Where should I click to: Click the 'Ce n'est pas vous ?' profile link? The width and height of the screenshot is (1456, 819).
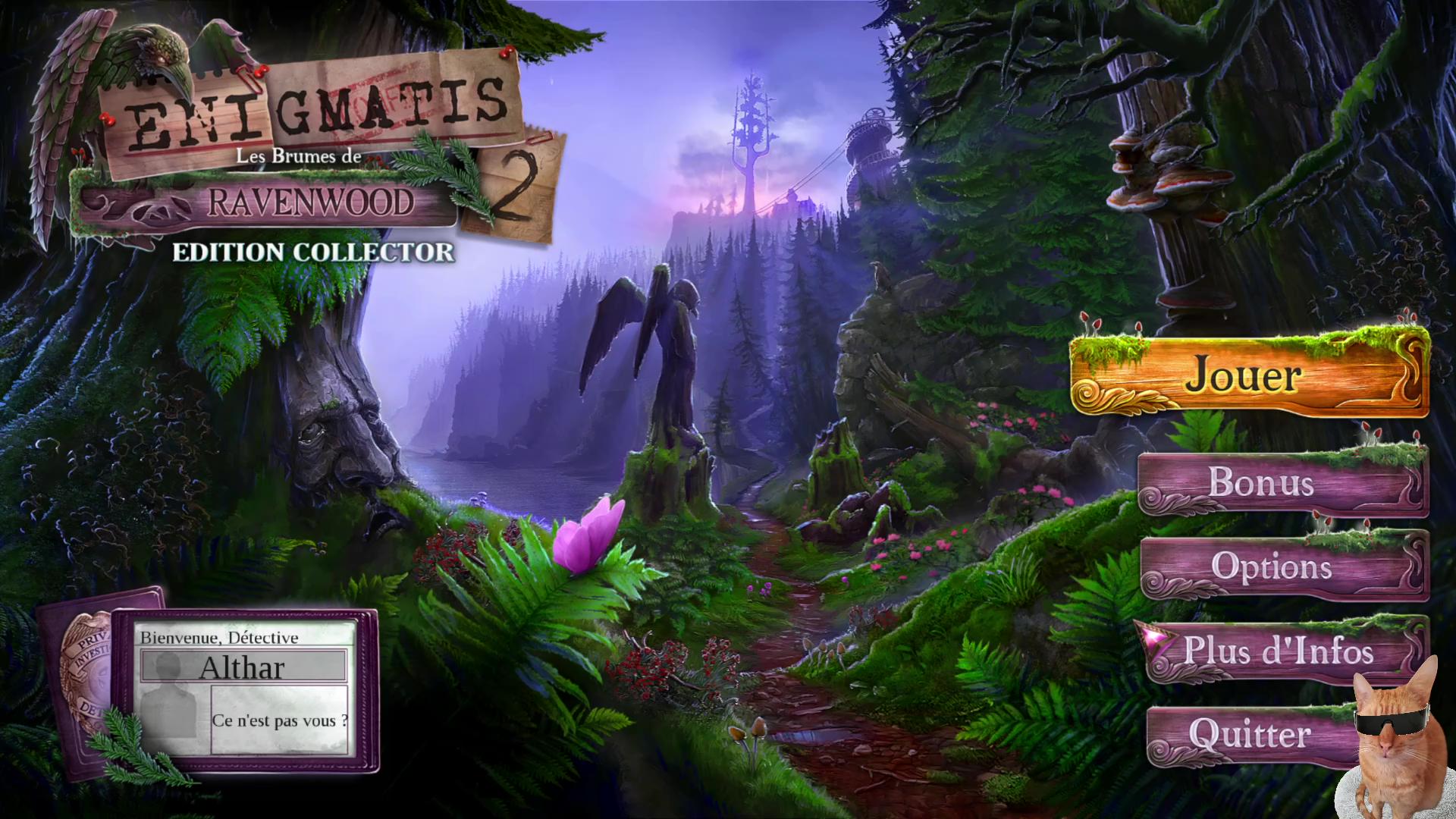click(280, 720)
